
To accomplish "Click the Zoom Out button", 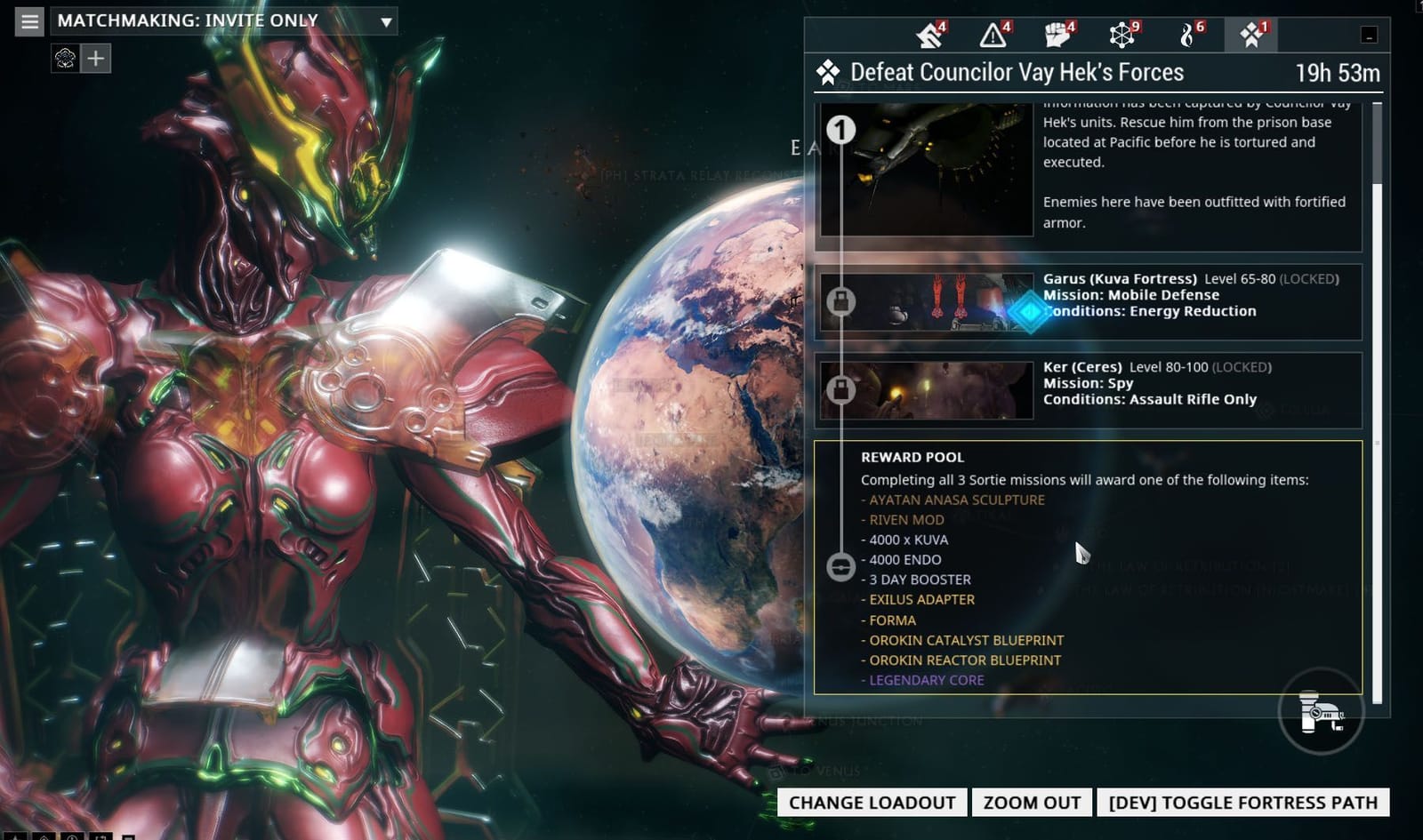I will [1031, 802].
